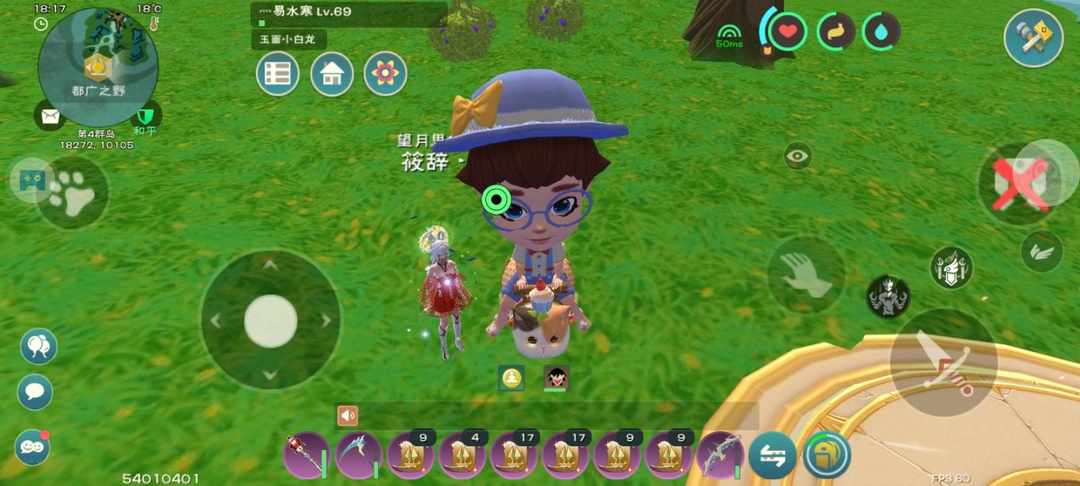This screenshot has width=1080, height=486.
Task: Open the balloons icon button
Action: [x=38, y=346]
